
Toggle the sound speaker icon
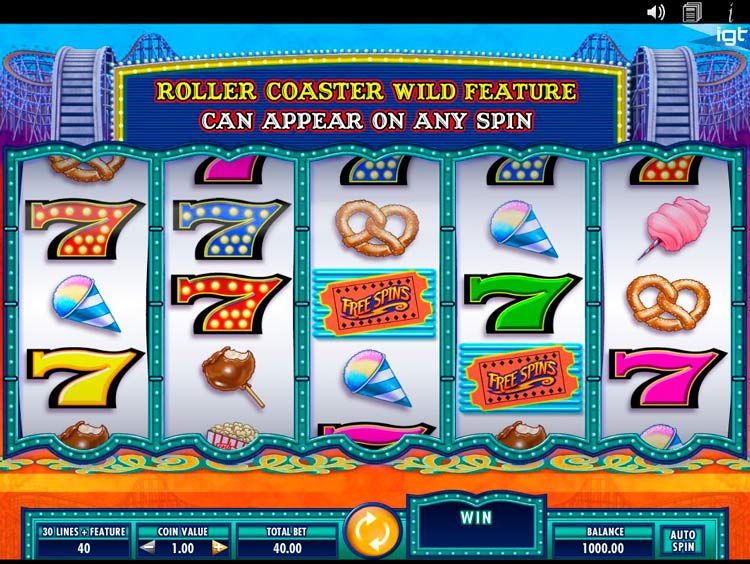pos(656,12)
